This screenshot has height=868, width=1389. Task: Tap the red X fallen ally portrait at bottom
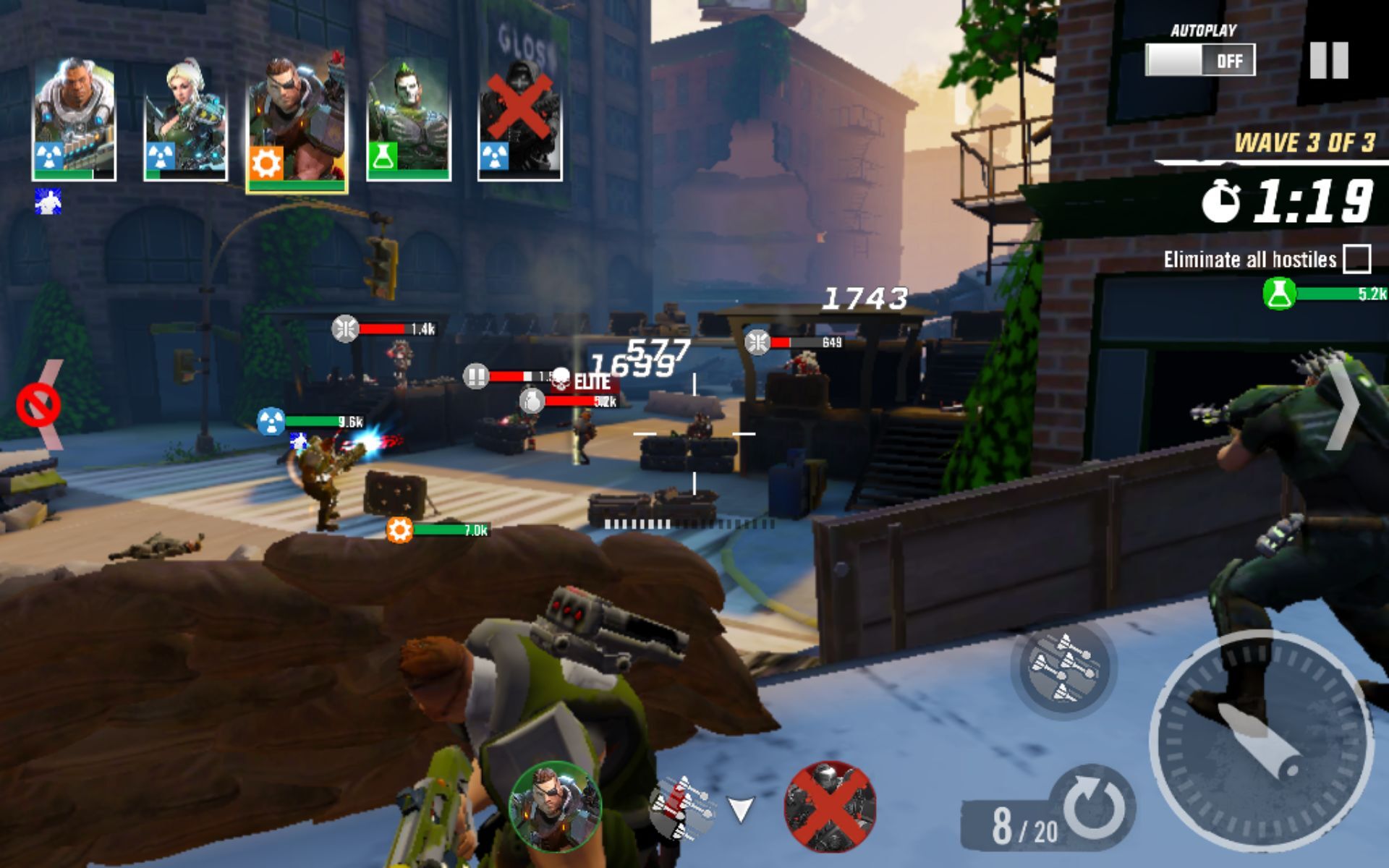[x=832, y=809]
